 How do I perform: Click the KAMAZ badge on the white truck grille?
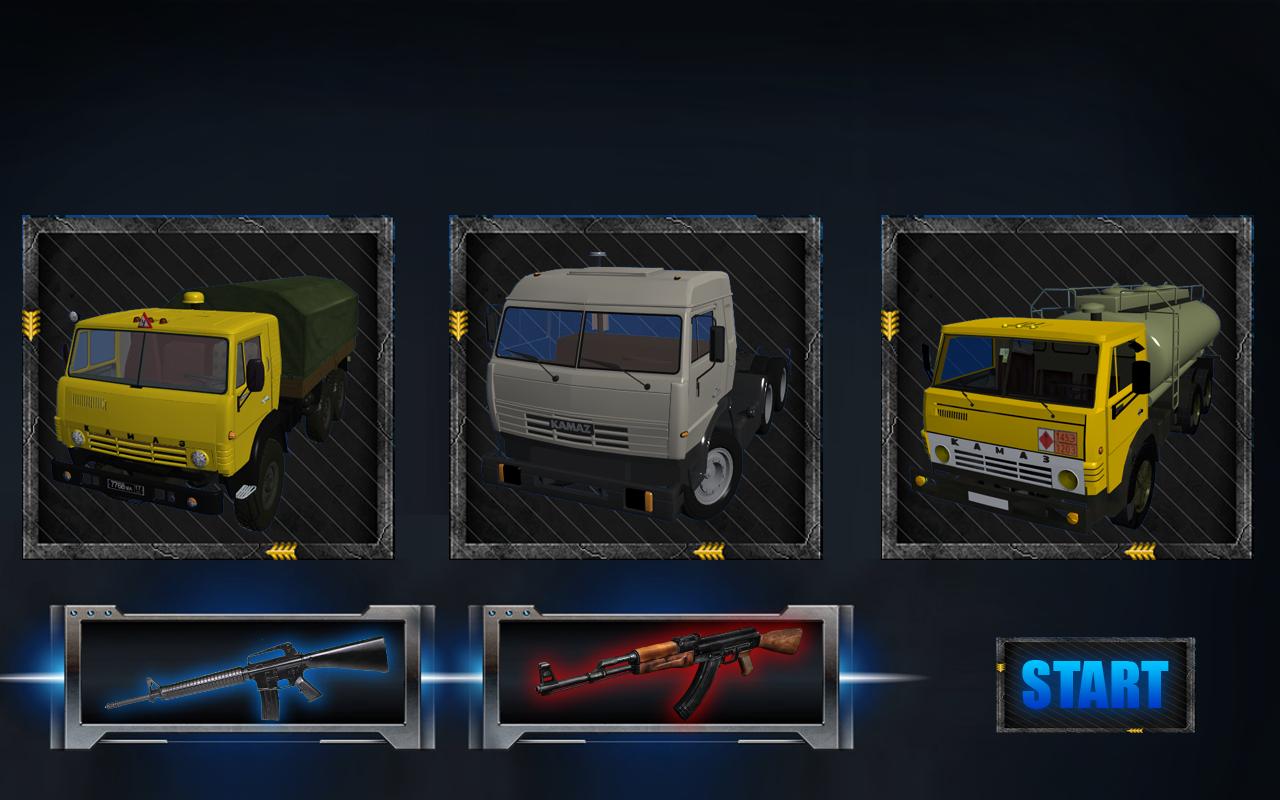pyautogui.click(x=571, y=424)
